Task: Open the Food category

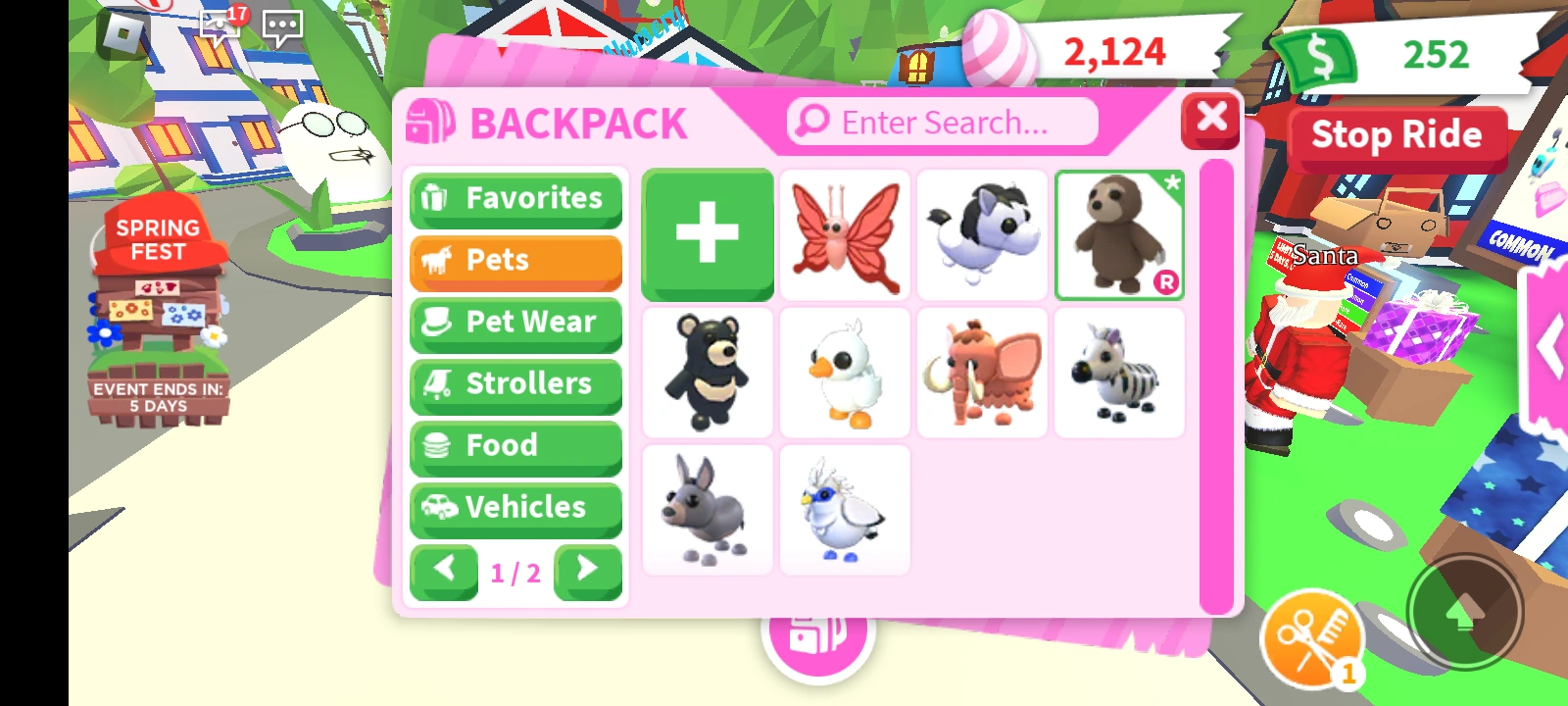Action: 515,446
